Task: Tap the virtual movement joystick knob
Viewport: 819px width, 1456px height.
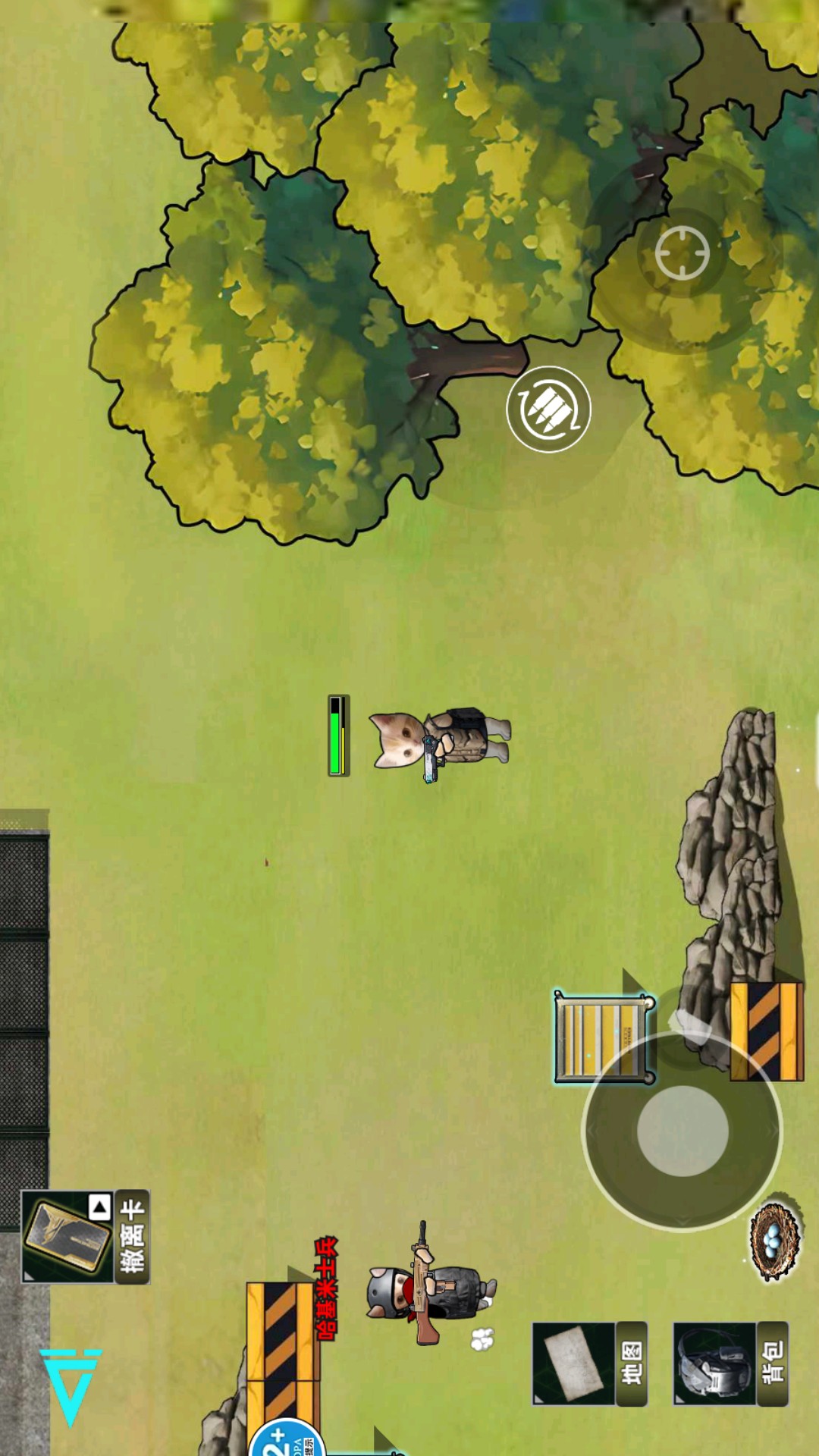Action: (682, 1131)
